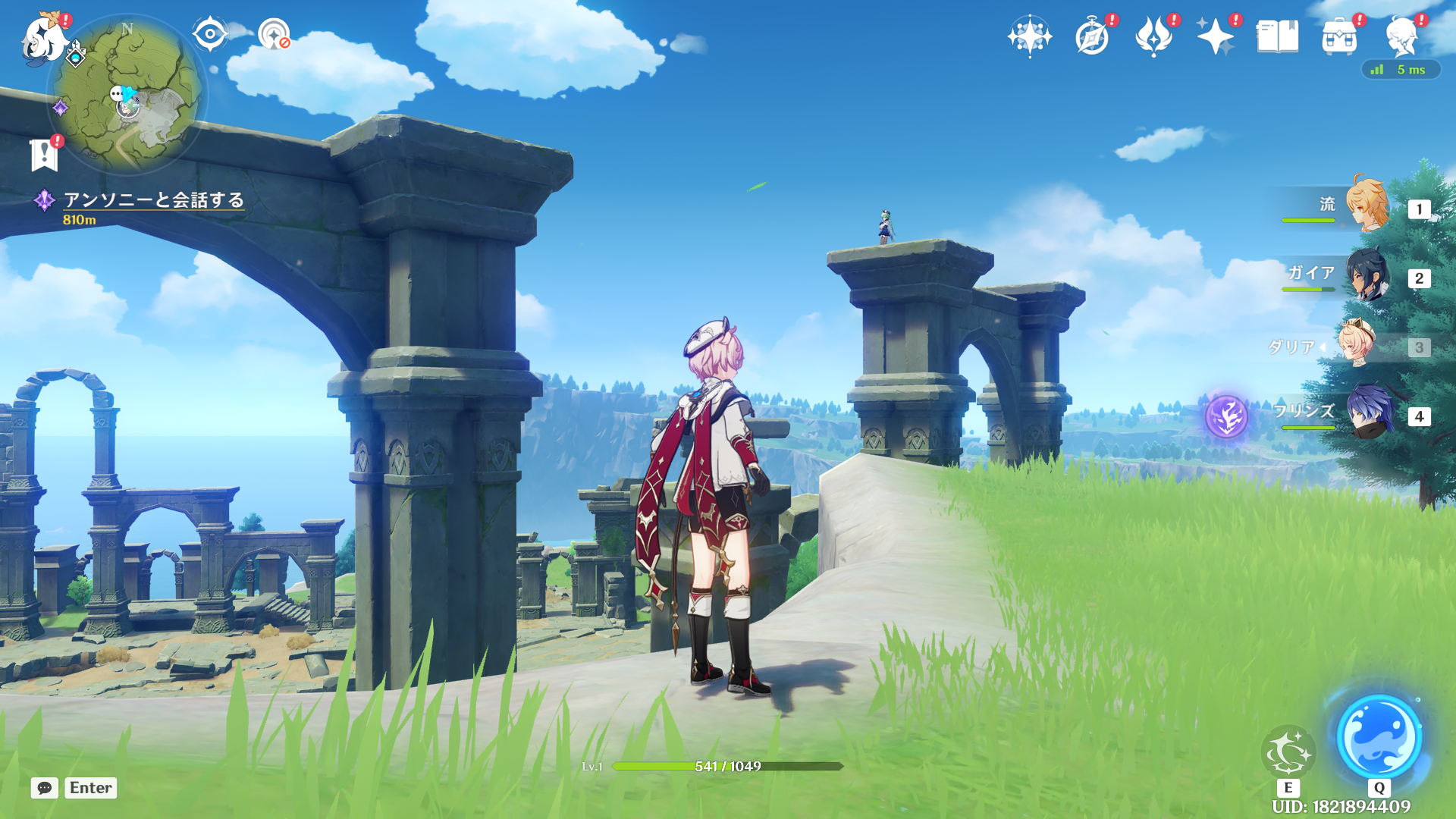The image size is (1456, 819).
Task: Open the tutorial book icon
Action: click(x=1277, y=36)
